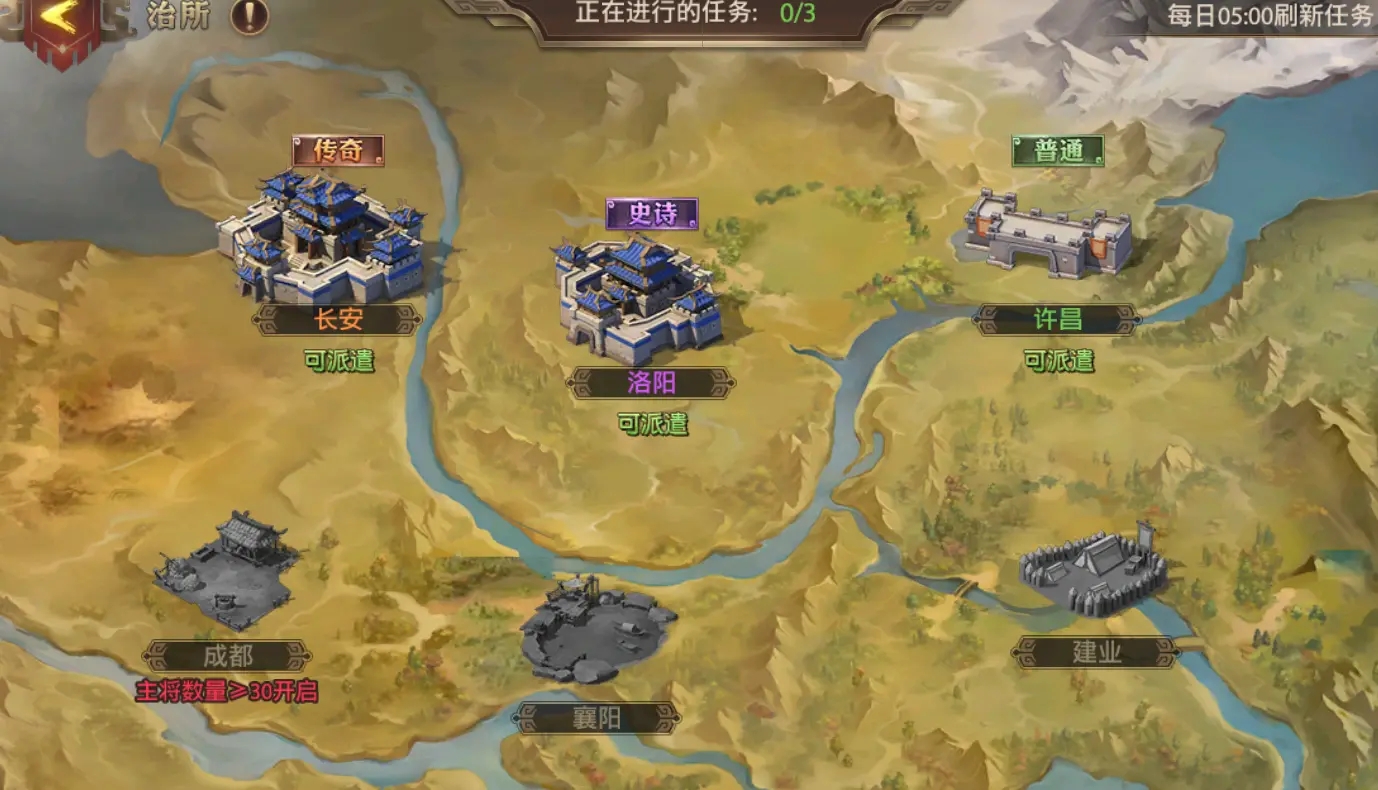
Task: Click the back arrow in top-left corner
Action: pyautogui.click(x=60, y=17)
